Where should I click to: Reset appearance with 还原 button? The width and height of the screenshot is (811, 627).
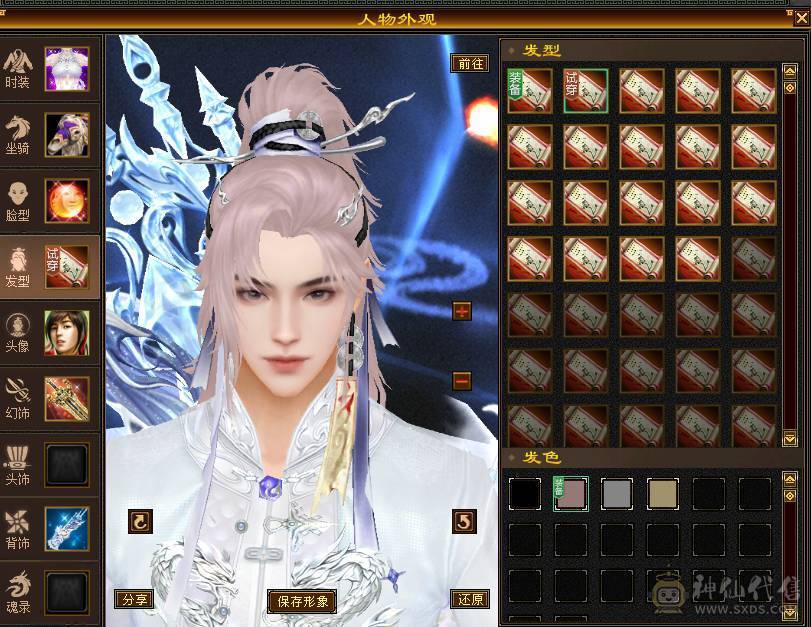470,599
